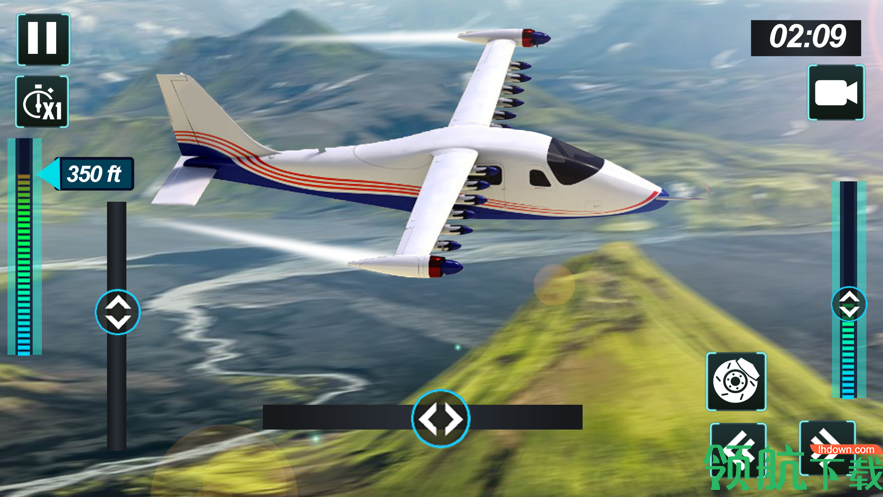Pause the flight with the pause button
Screen dimensions: 883x497
tap(42, 39)
